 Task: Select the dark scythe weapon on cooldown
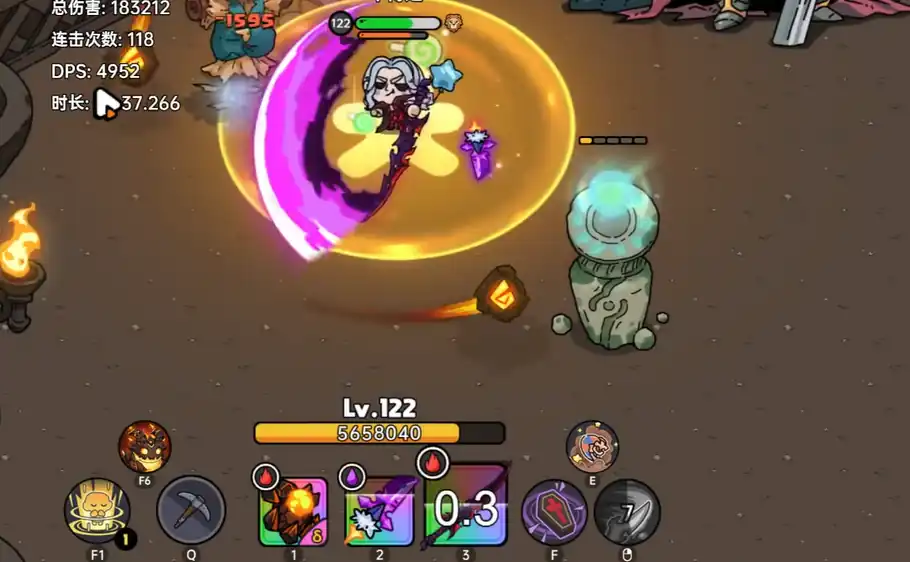tap(467, 510)
